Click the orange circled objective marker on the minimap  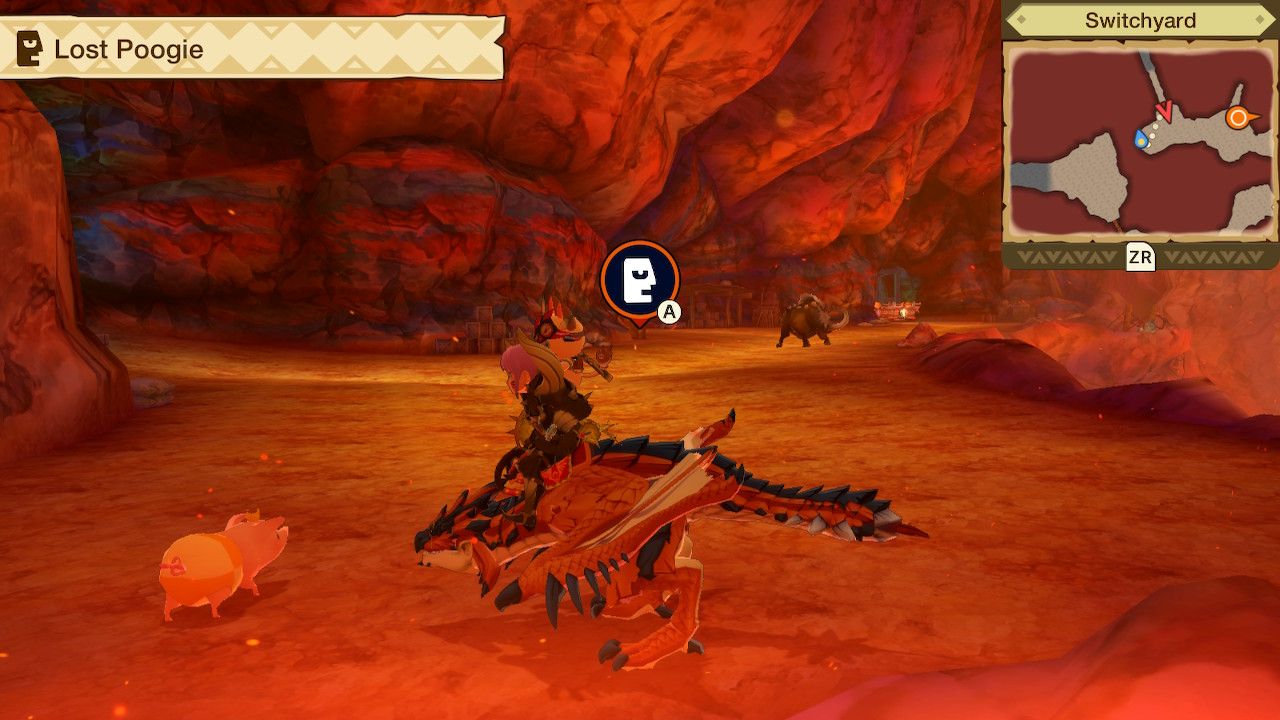(x=1237, y=117)
